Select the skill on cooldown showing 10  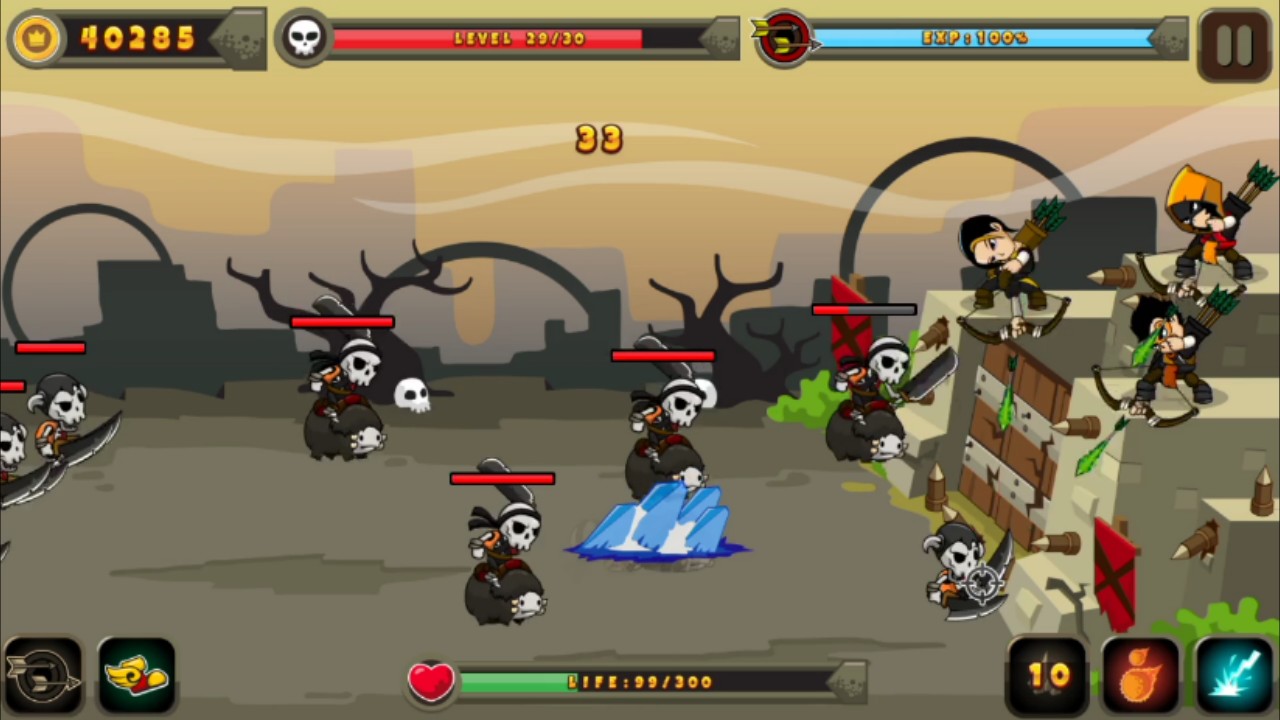click(x=1047, y=677)
